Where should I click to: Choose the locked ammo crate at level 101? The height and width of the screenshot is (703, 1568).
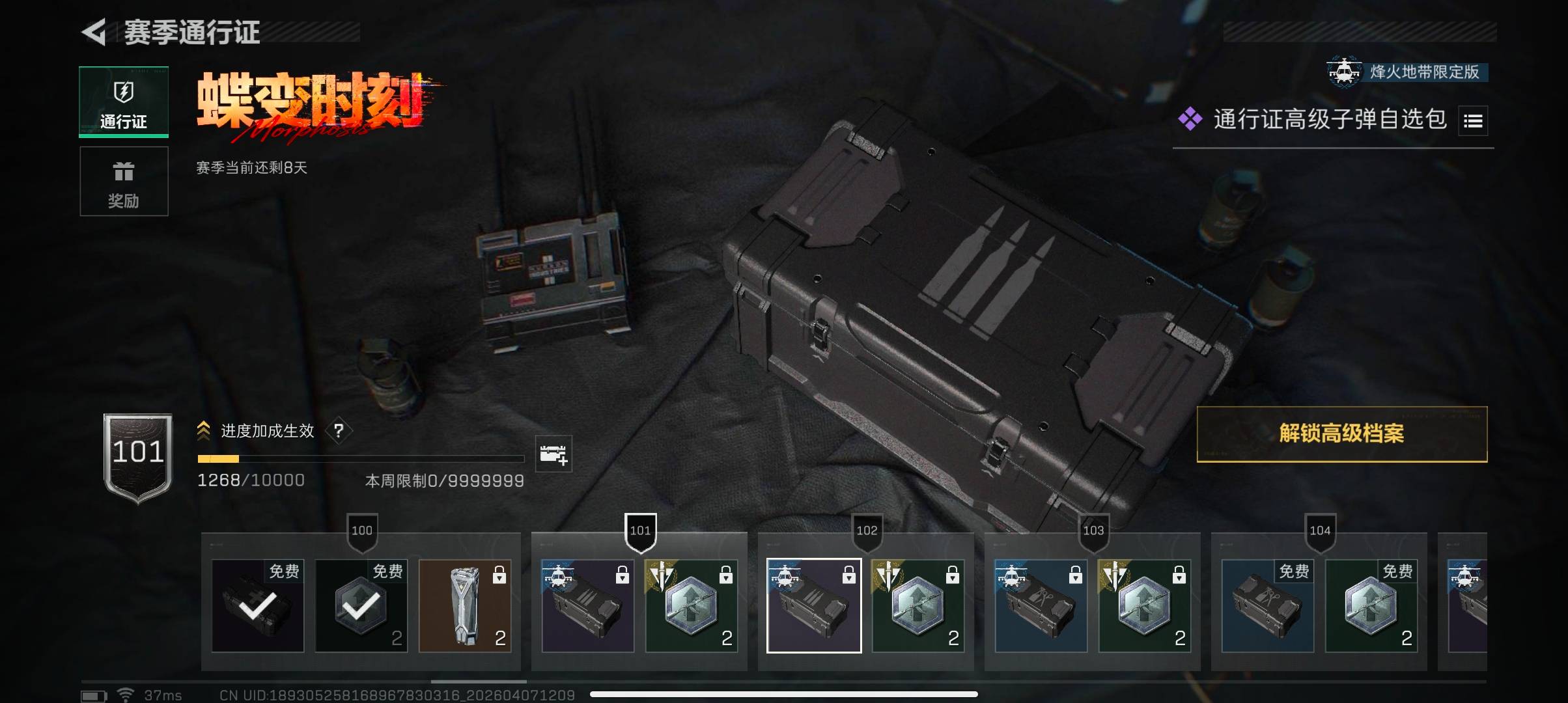(587, 606)
